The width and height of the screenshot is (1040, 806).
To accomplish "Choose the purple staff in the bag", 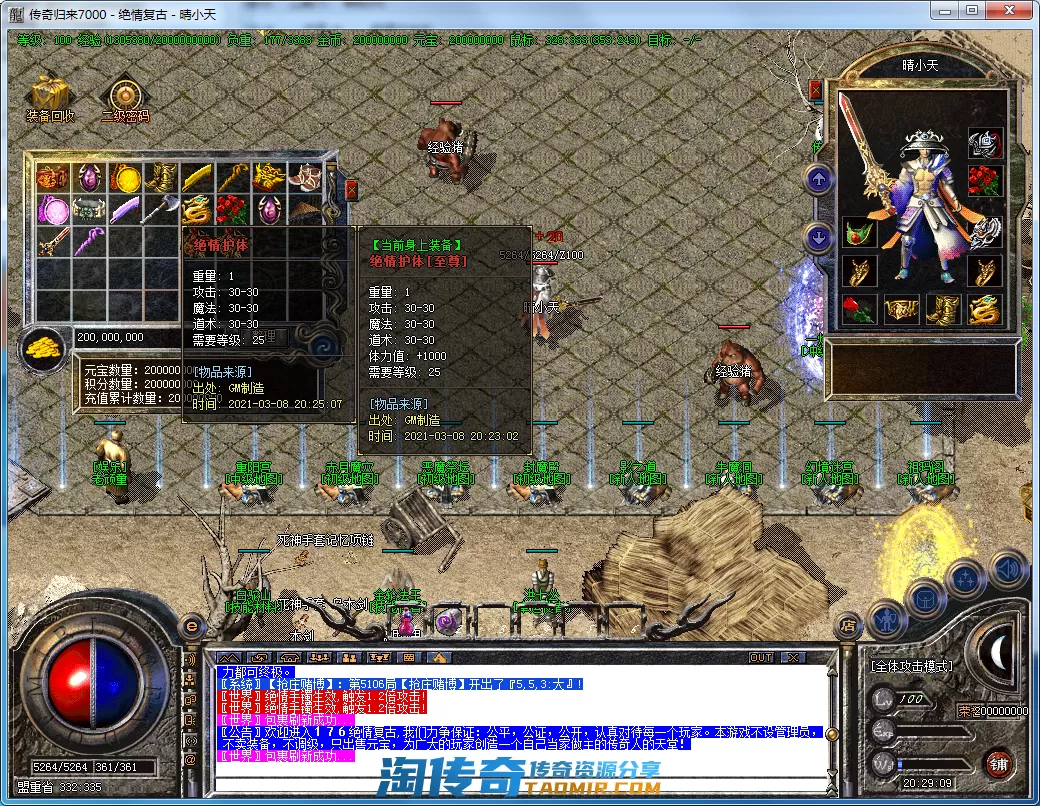I will tap(89, 241).
